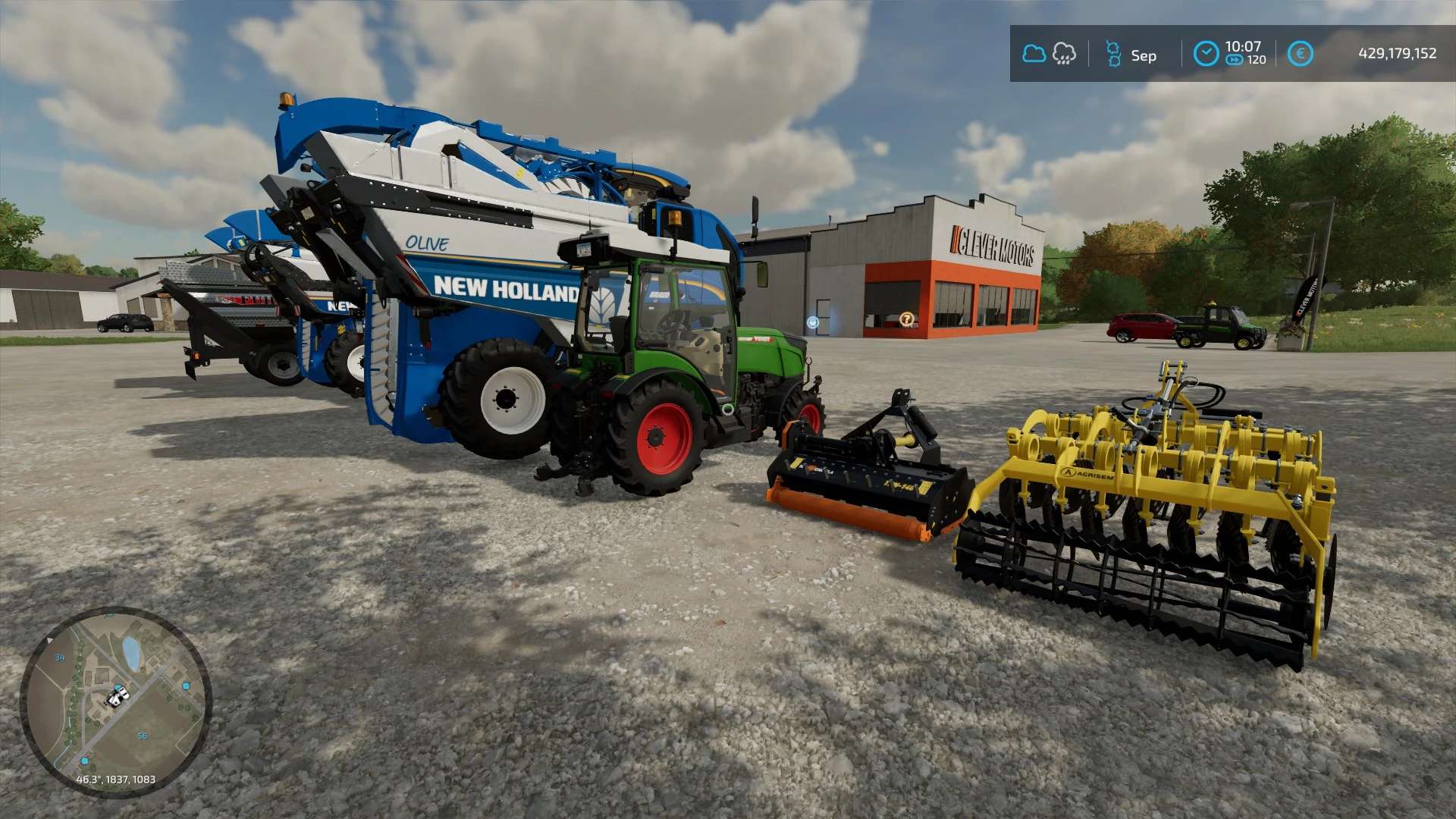Click the clock icon in the HUD
Screen dimensions: 1456x819
point(1206,54)
